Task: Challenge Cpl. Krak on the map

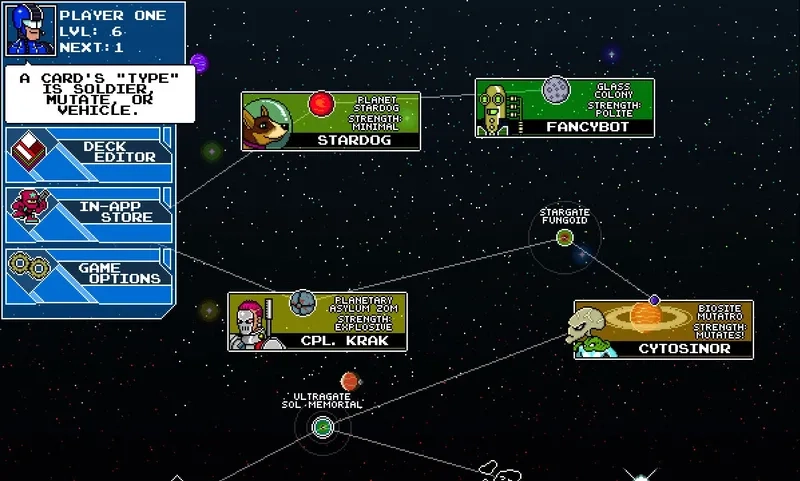Action: click(317, 322)
